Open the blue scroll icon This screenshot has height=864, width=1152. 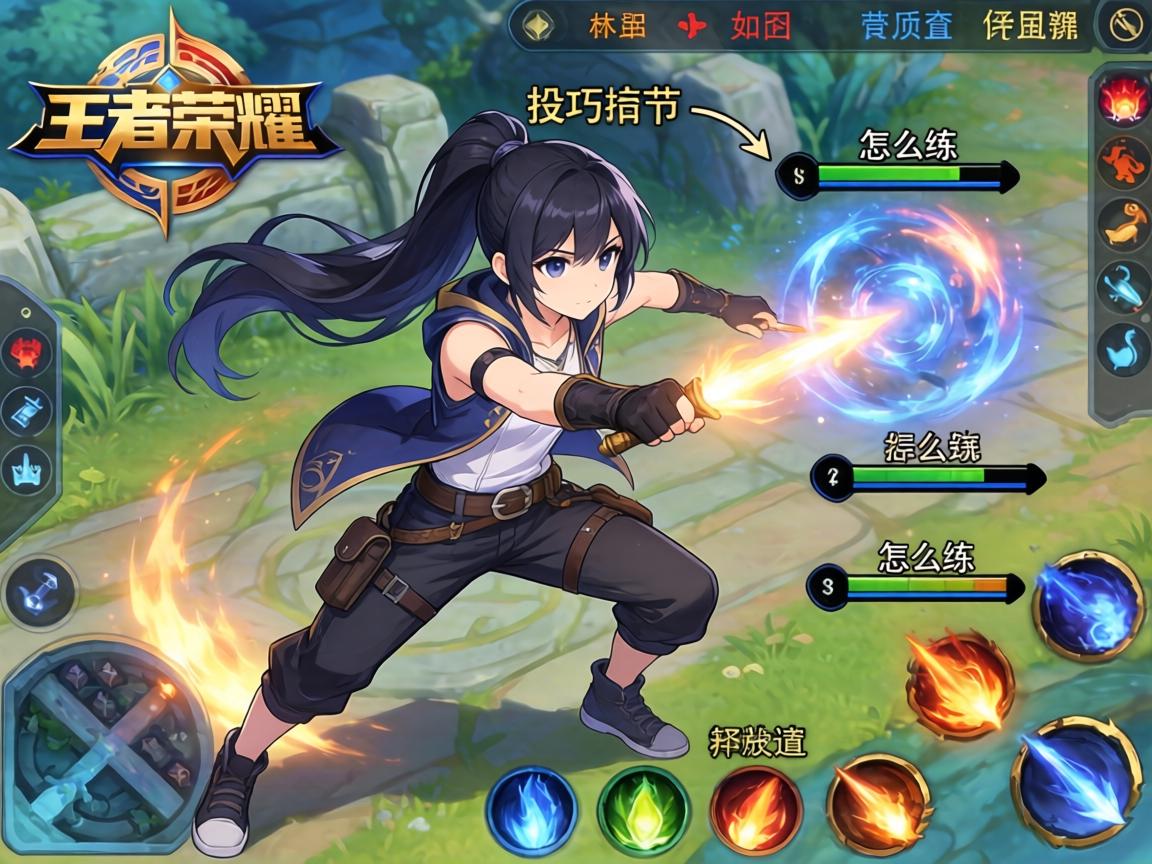[x=27, y=410]
